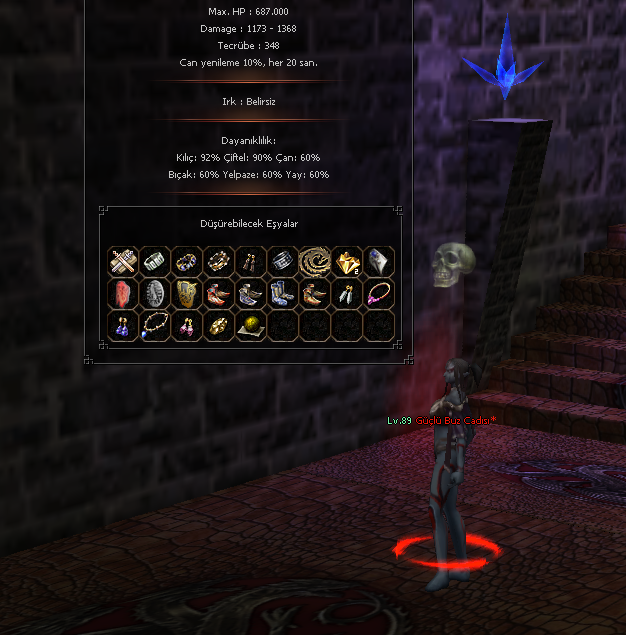The image size is (626, 635).
Task: Select the golden spiral dragon emblem
Action: pos(314,261)
